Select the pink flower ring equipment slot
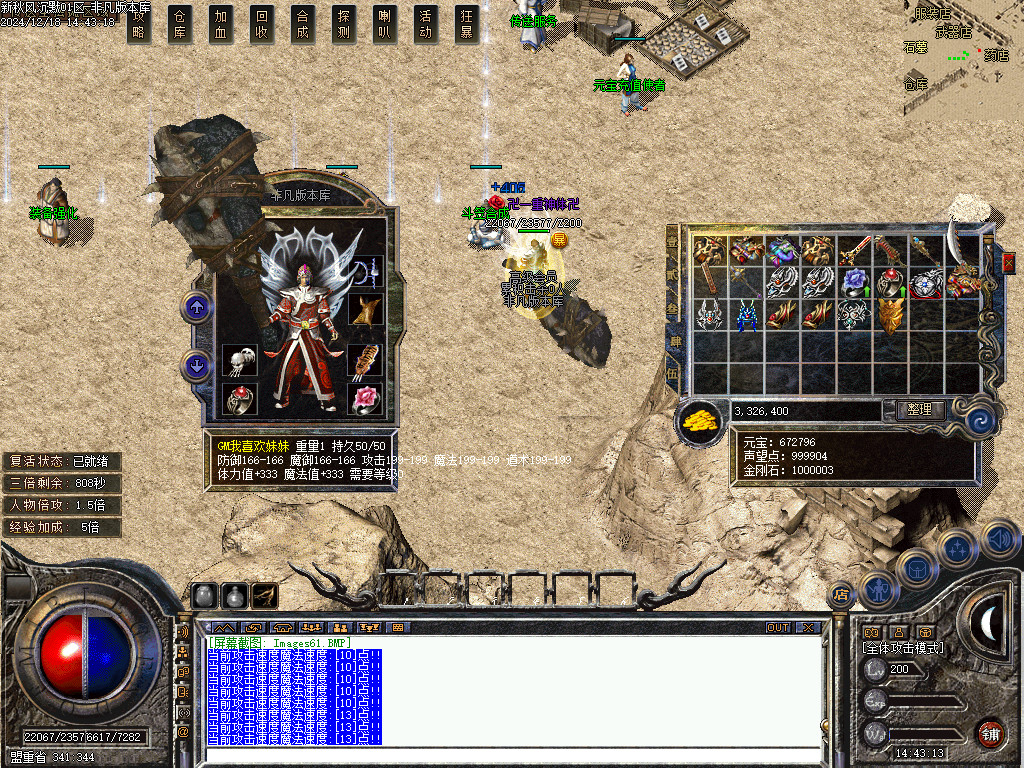Image resolution: width=1024 pixels, height=768 pixels. (365, 399)
